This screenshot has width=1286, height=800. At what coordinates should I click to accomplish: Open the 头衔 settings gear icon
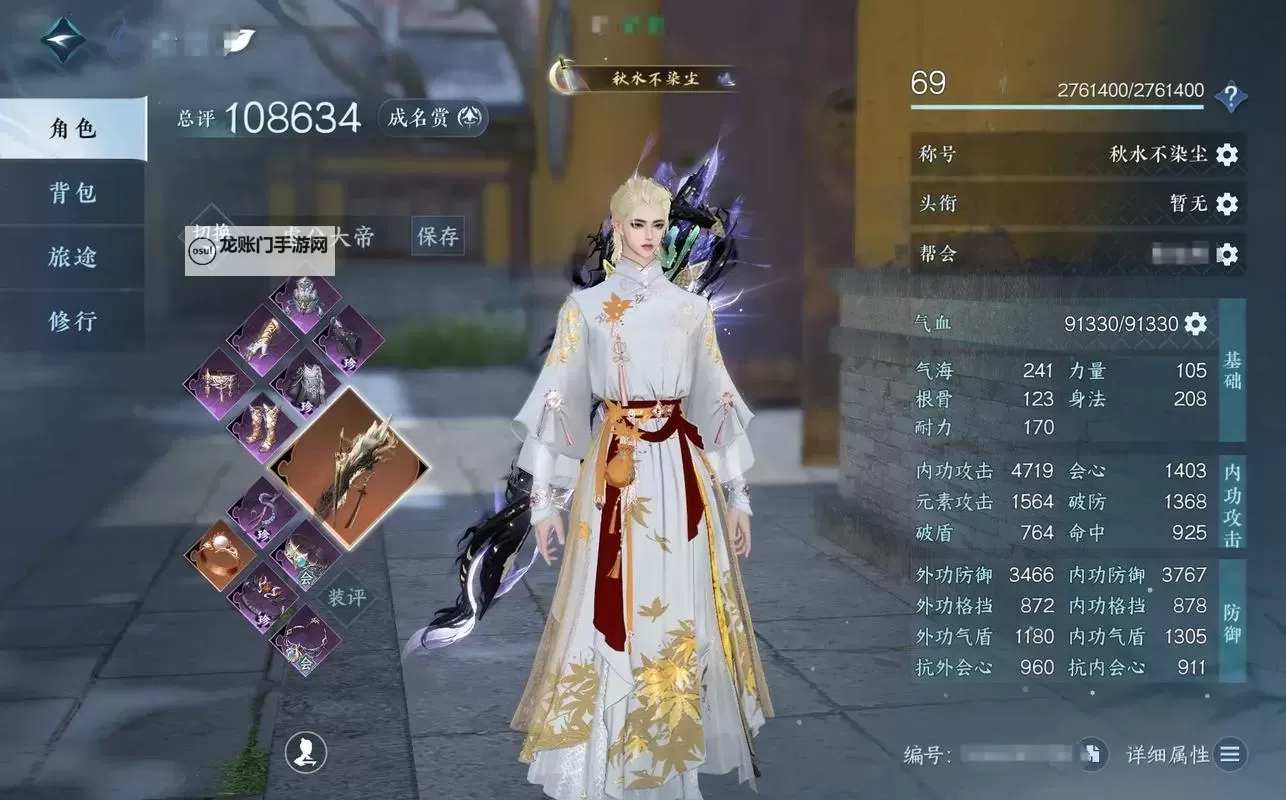click(x=1227, y=202)
